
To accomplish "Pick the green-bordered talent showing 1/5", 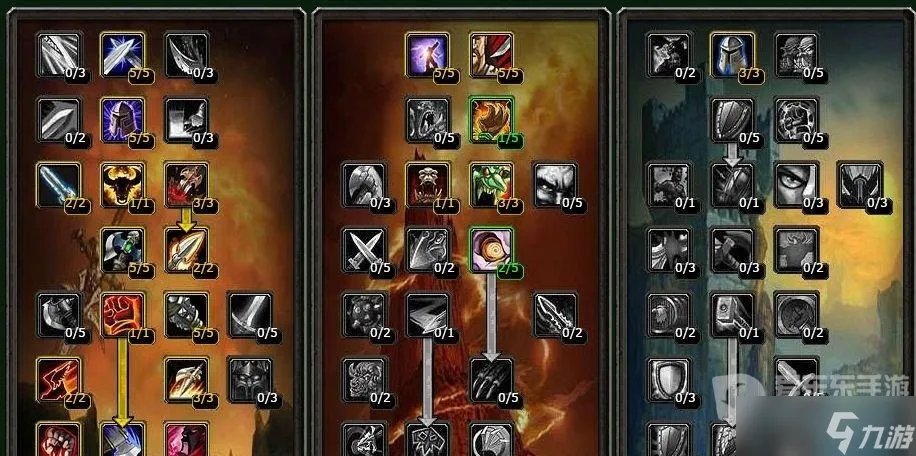I will [x=490, y=120].
